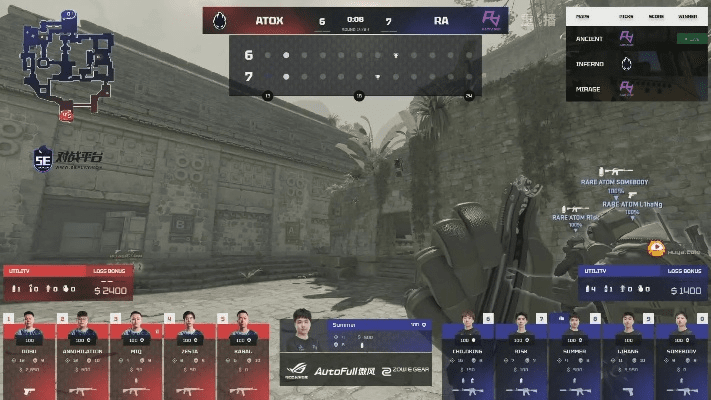Select player card Somebody
The width and height of the screenshot is (711, 400).
pyautogui.click(x=682, y=355)
